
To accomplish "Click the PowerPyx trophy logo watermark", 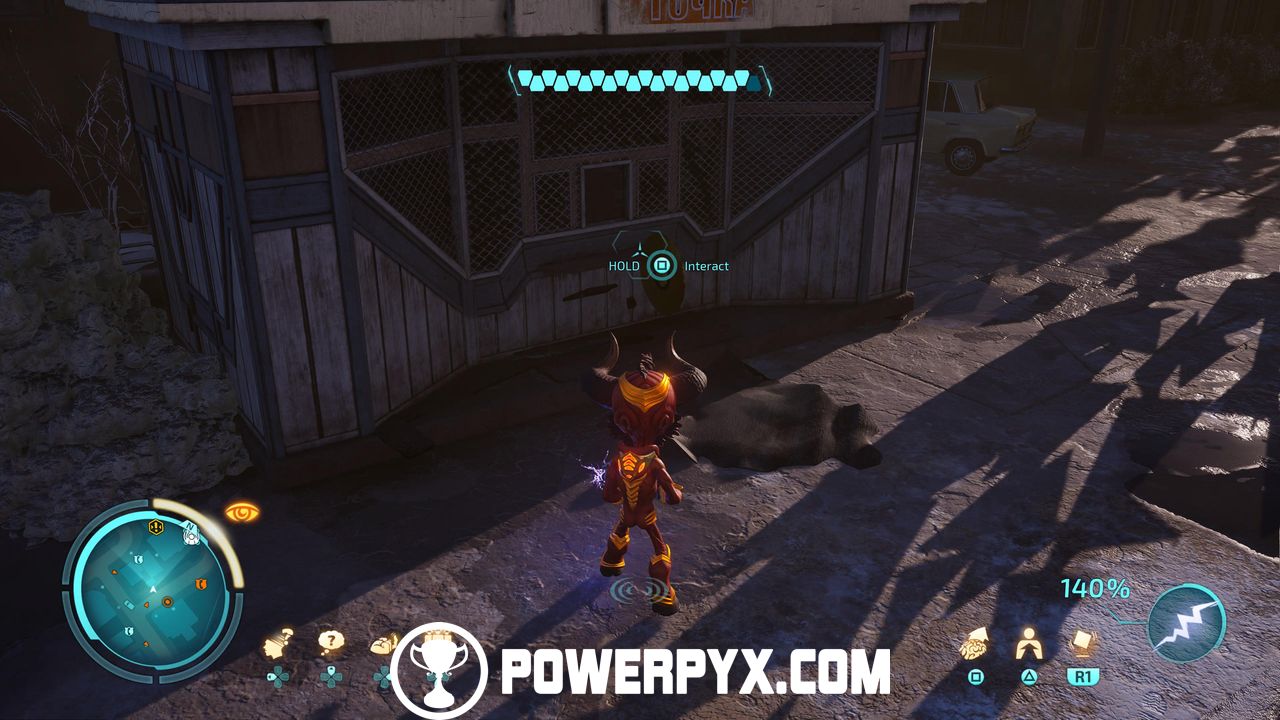I will pos(438,671).
